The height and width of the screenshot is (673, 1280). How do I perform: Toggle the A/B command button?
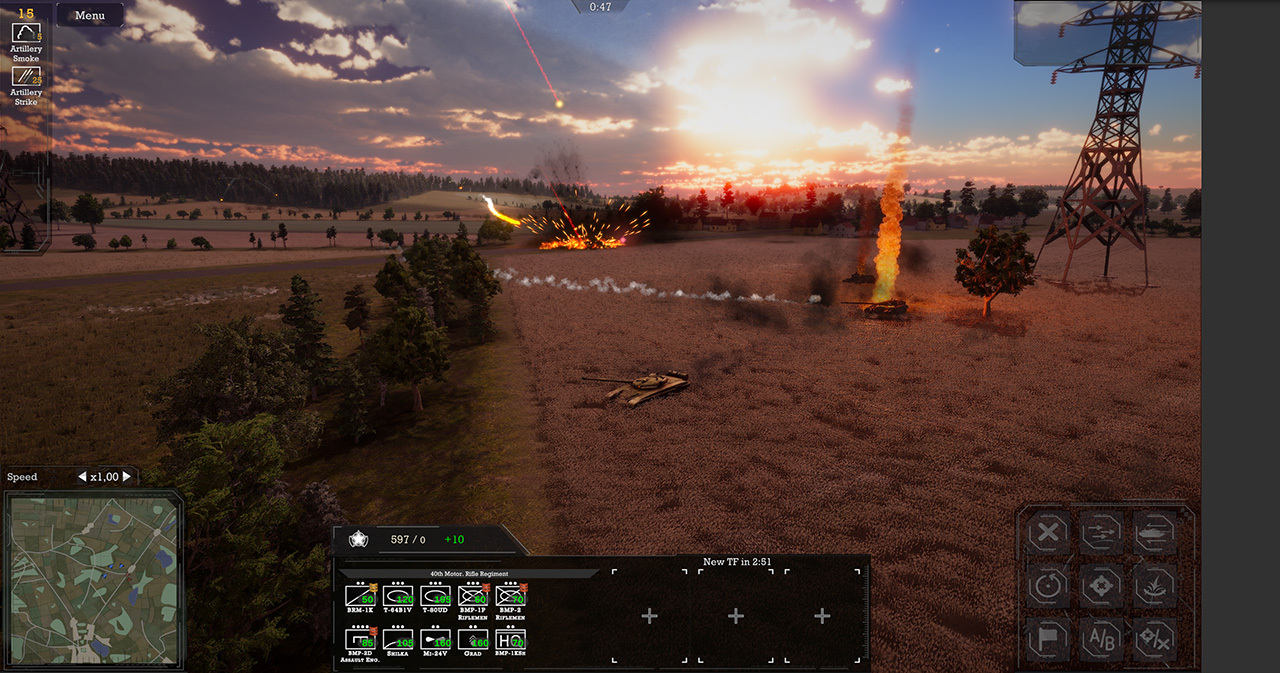(1101, 639)
